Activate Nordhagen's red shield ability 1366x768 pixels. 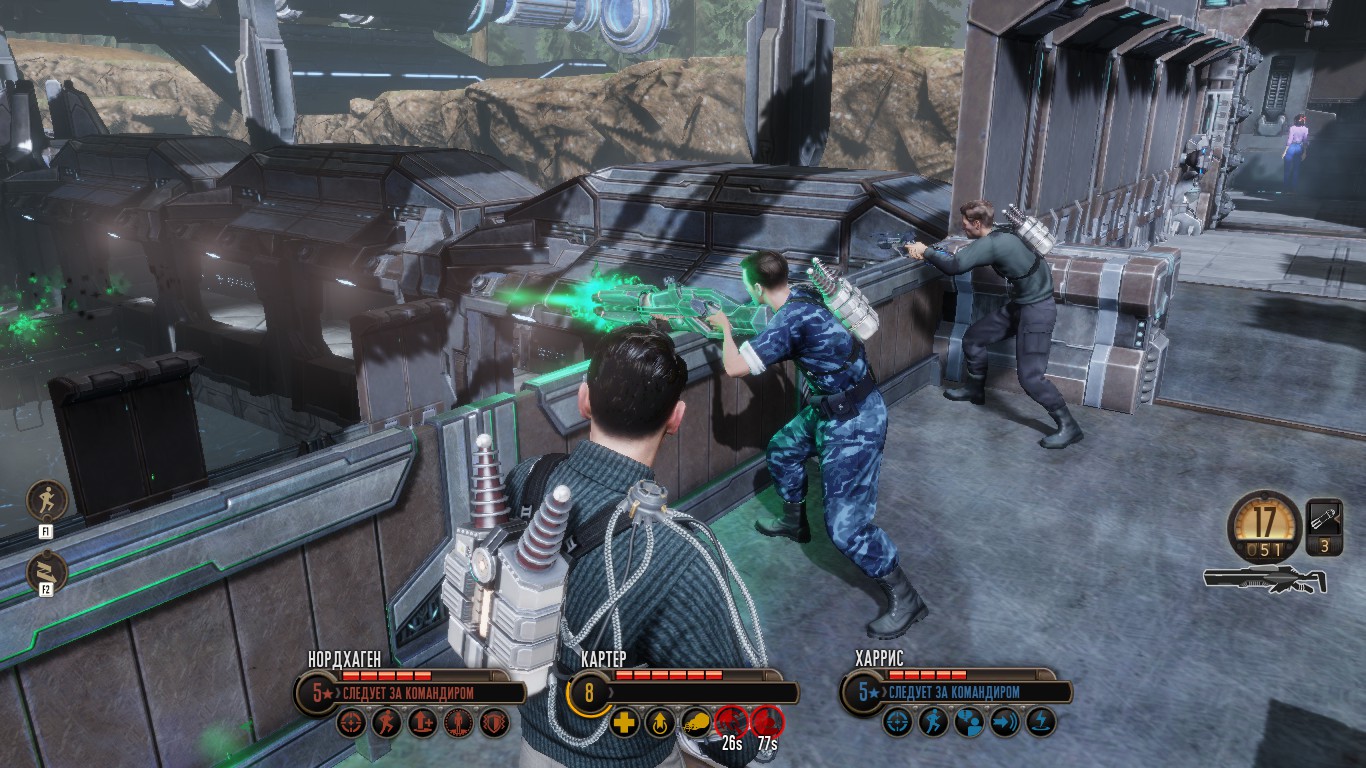[x=494, y=722]
